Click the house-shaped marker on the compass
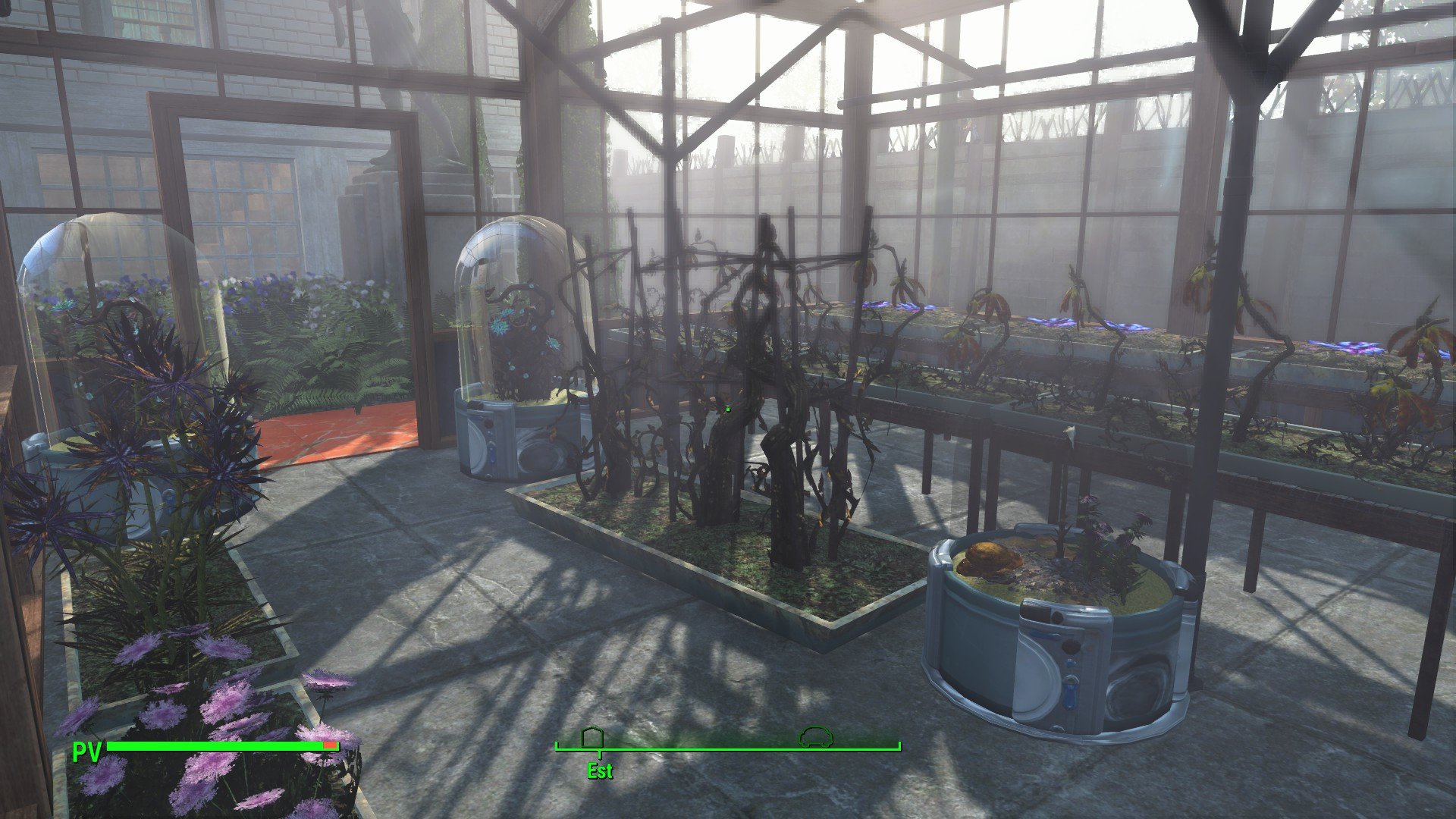Screen dimensions: 1456x819 [x=592, y=737]
